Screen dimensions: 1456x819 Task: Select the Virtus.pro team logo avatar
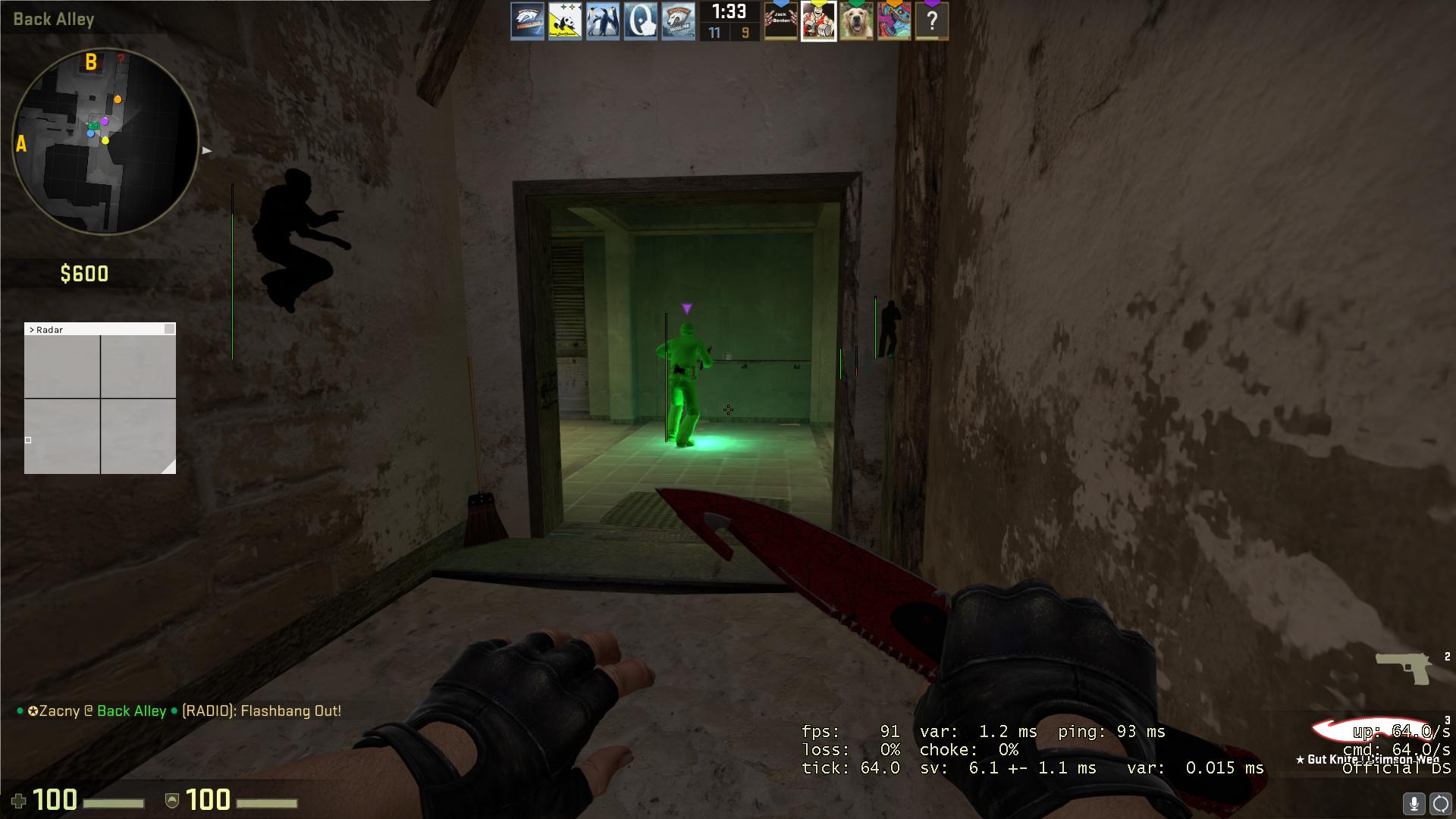tap(529, 21)
